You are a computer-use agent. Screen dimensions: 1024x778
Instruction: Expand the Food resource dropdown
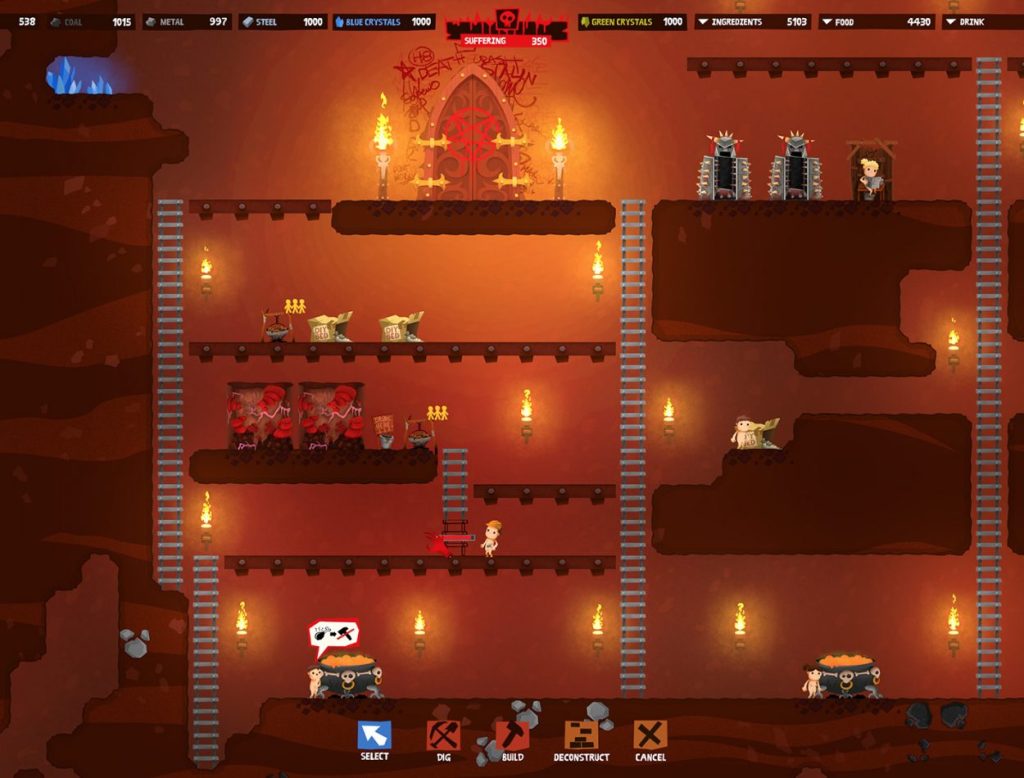pyautogui.click(x=826, y=21)
